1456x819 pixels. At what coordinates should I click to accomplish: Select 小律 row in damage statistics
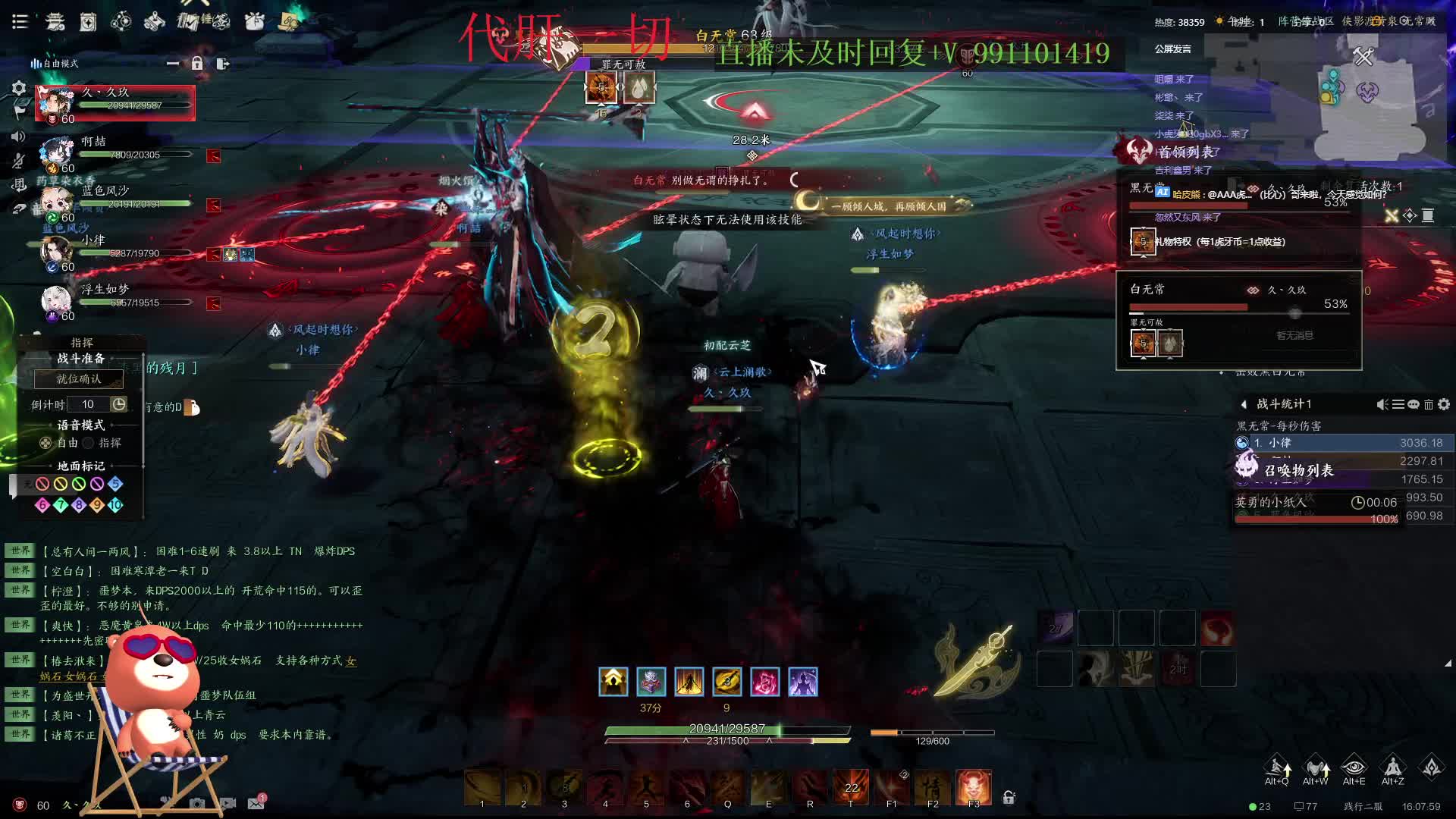(1342, 443)
